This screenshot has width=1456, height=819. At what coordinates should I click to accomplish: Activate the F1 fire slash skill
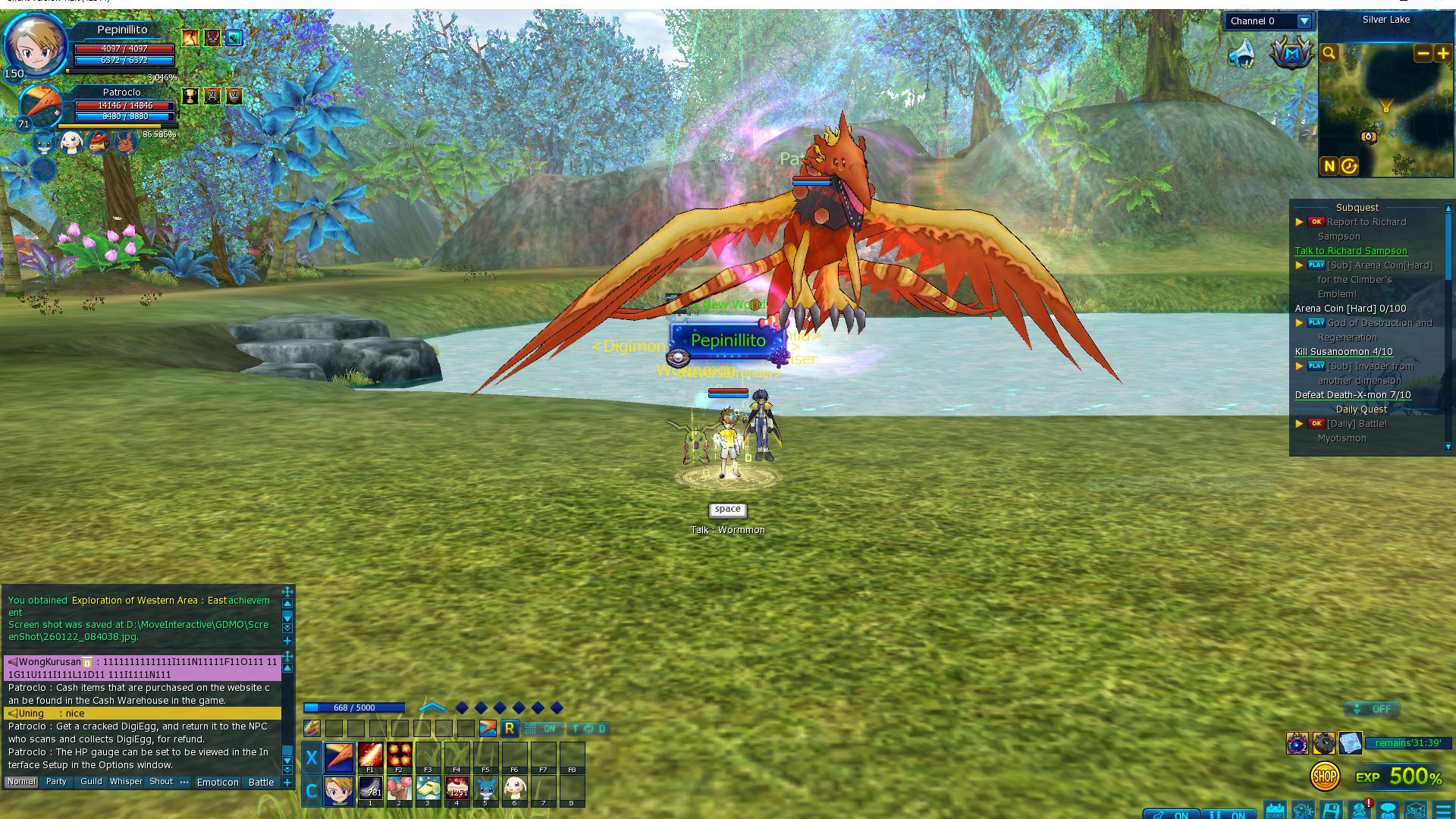pyautogui.click(x=370, y=755)
